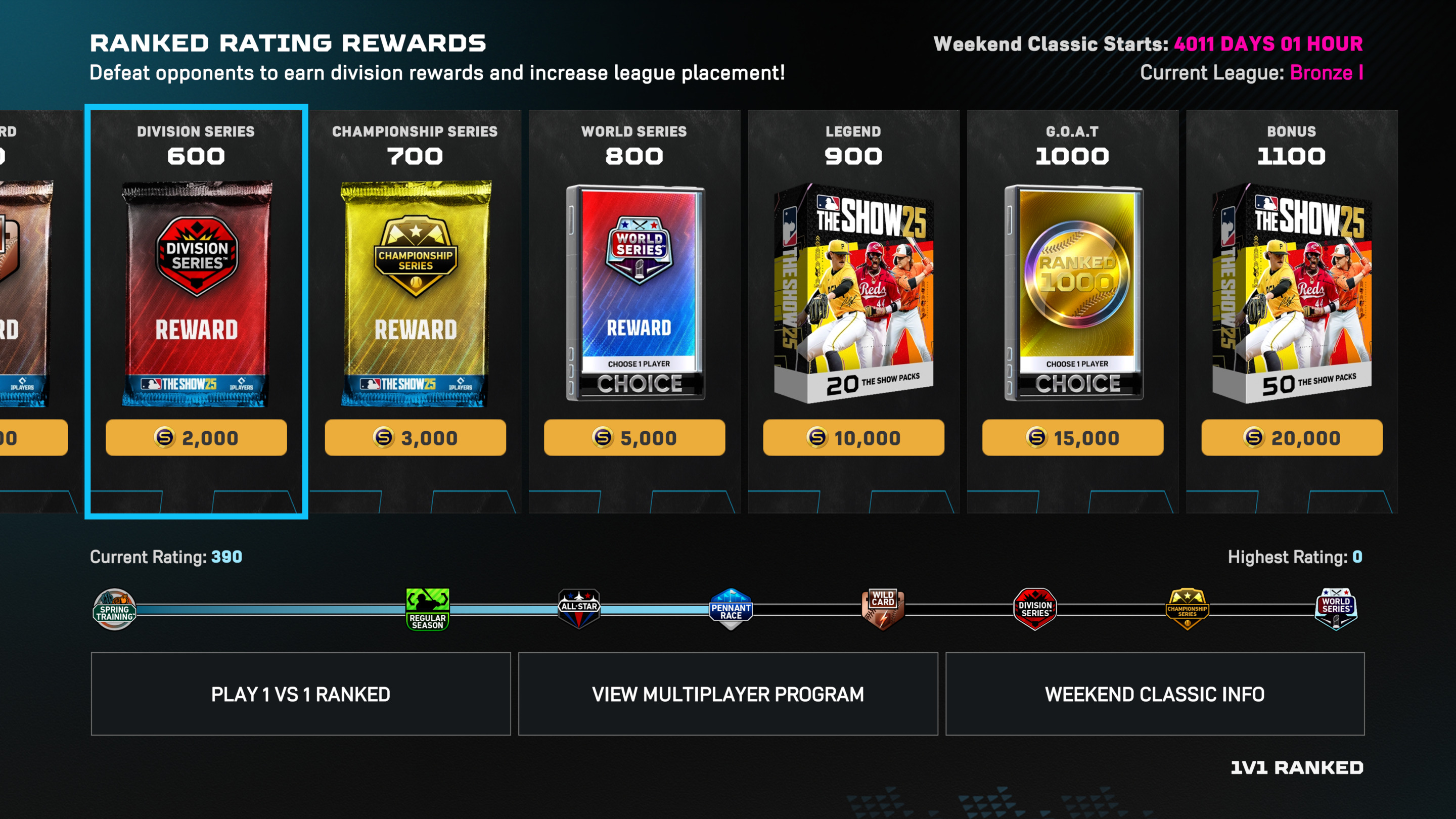Select the World Series 800 choice pack

pyautogui.click(x=635, y=294)
